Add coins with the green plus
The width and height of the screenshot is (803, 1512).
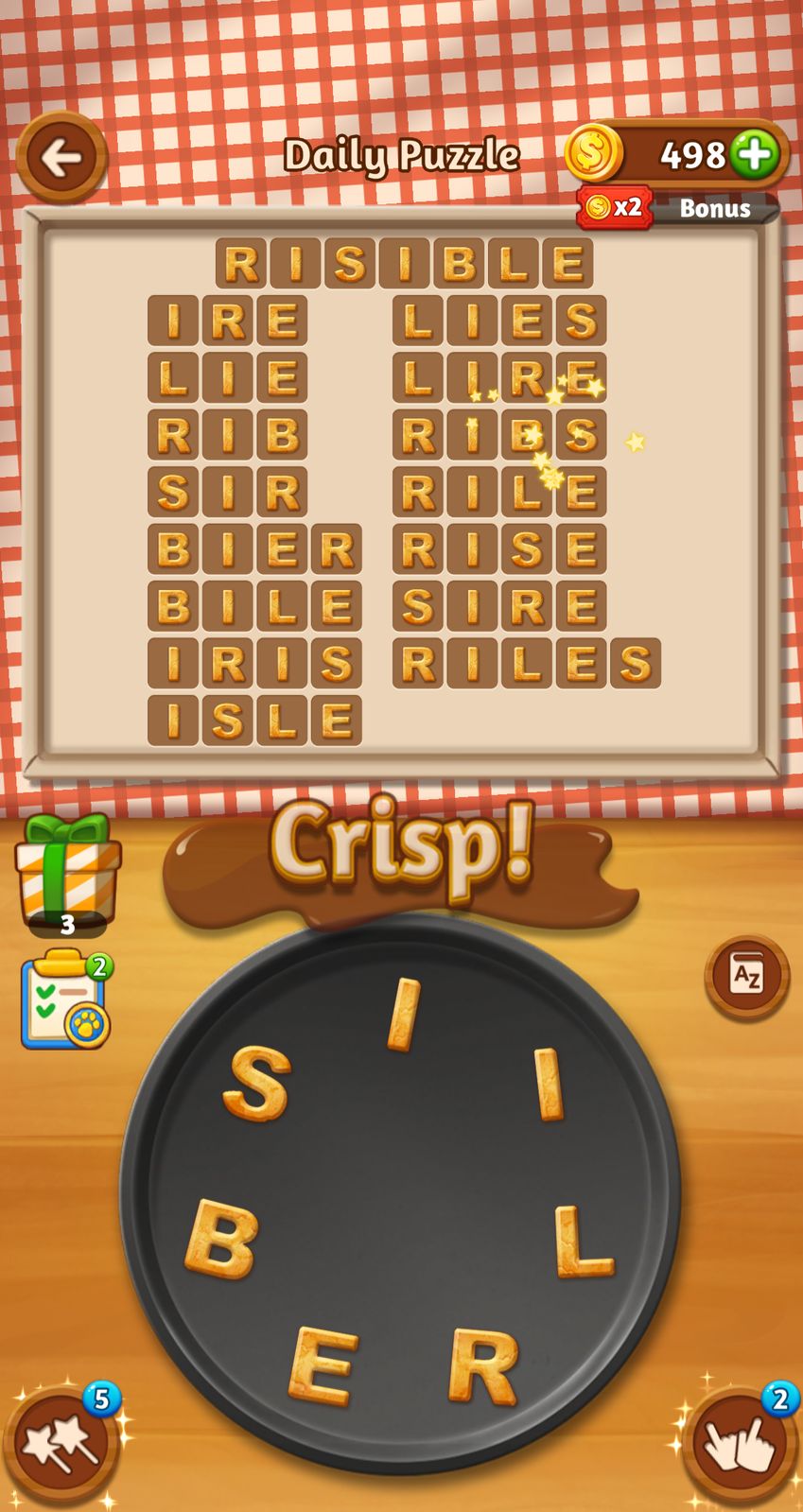point(754,153)
